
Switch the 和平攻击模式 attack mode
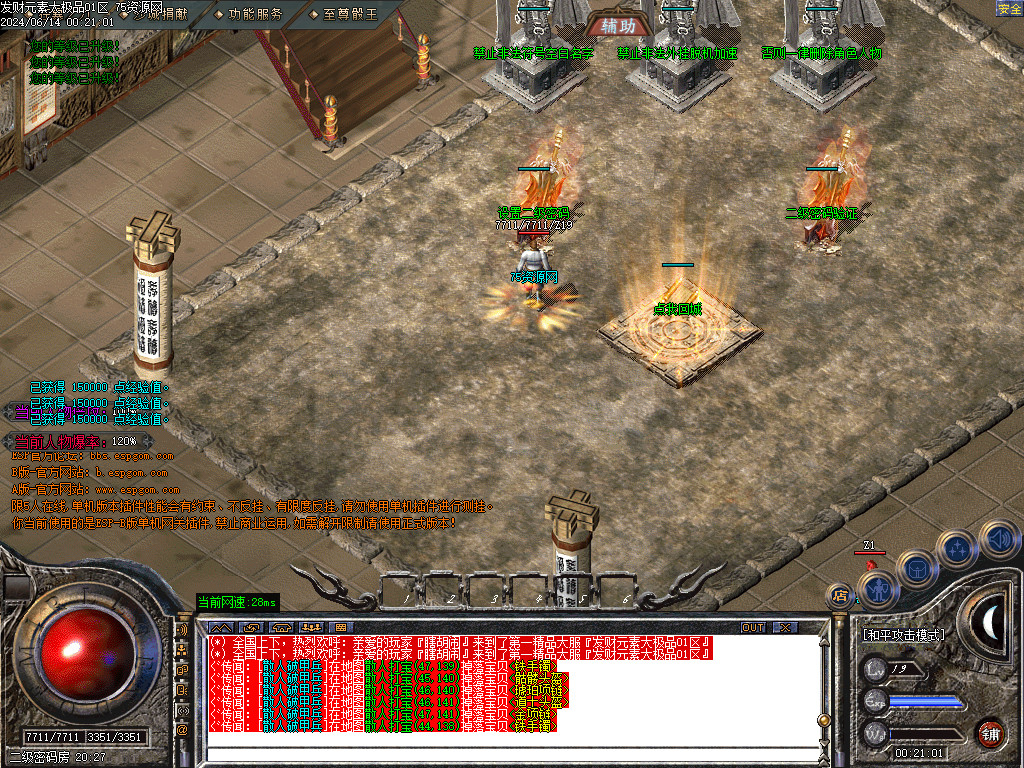(x=903, y=635)
